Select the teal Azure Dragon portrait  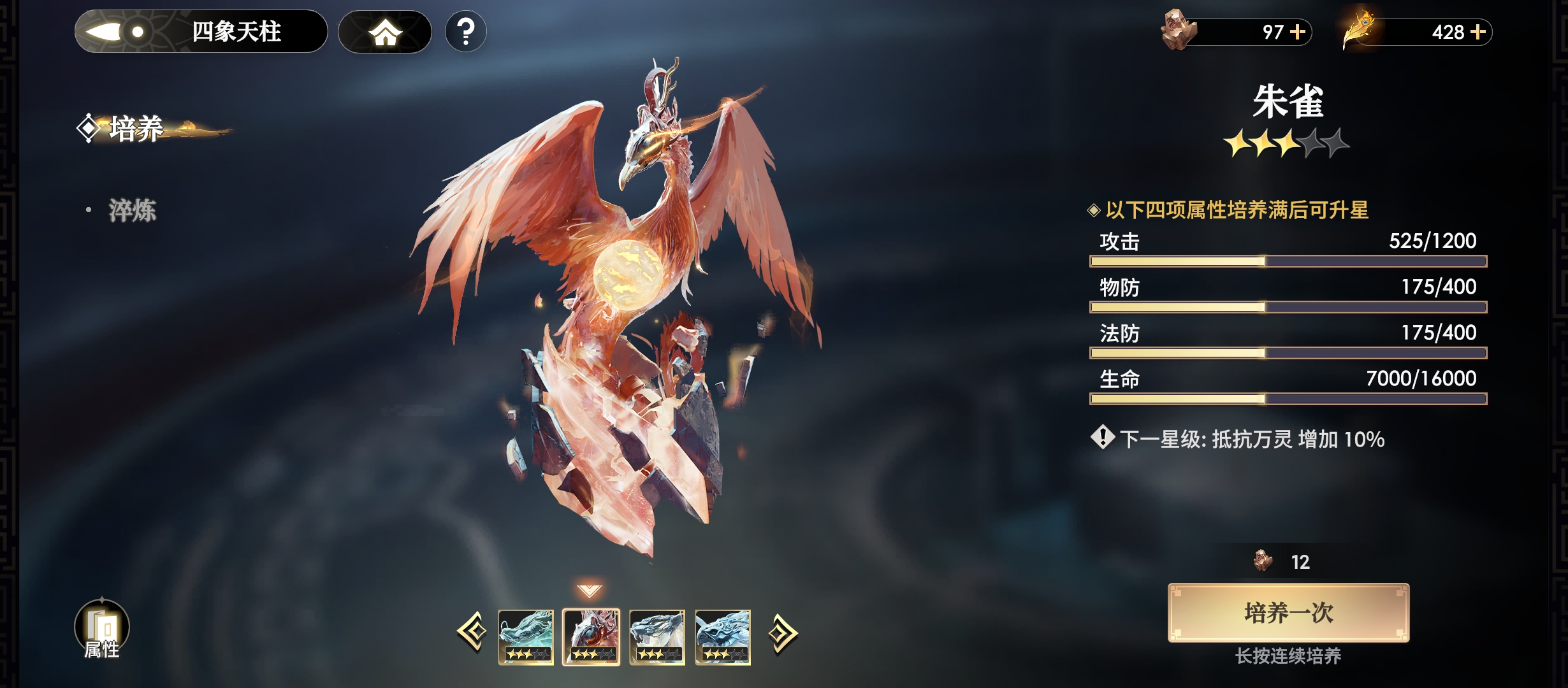point(526,637)
